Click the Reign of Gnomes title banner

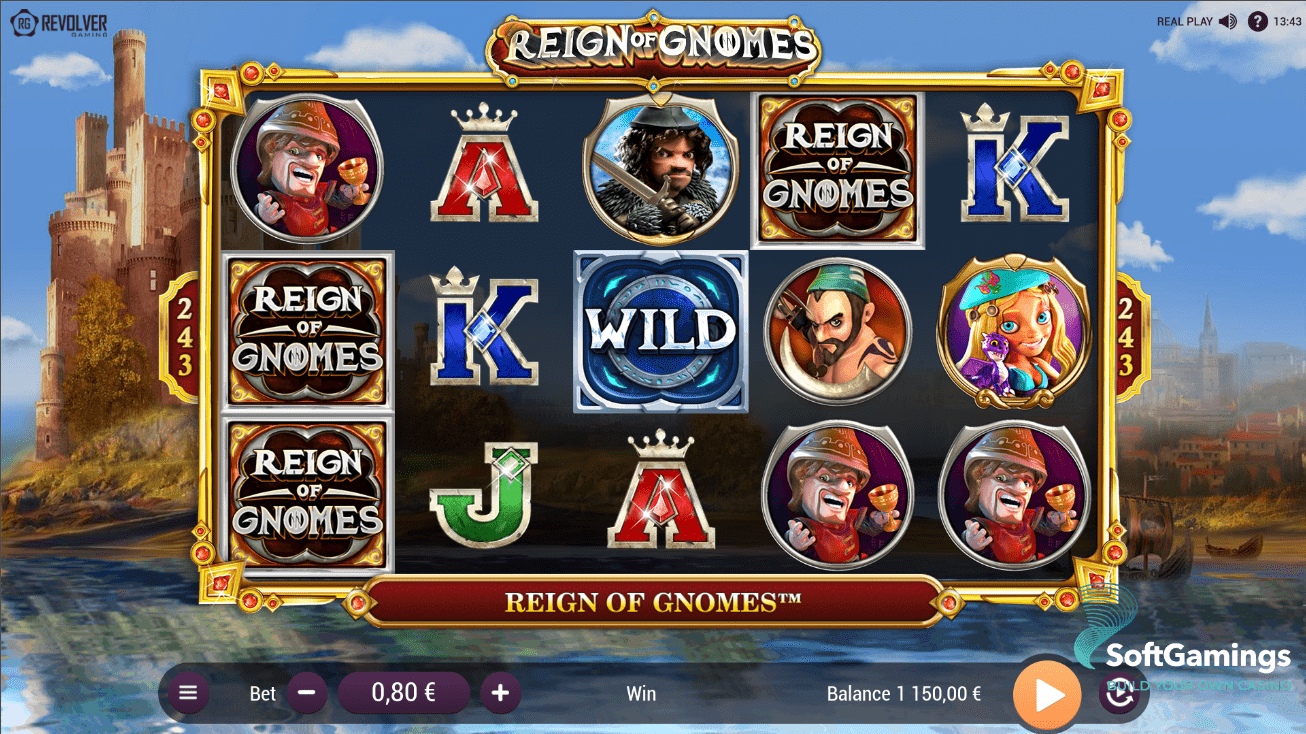(x=653, y=602)
